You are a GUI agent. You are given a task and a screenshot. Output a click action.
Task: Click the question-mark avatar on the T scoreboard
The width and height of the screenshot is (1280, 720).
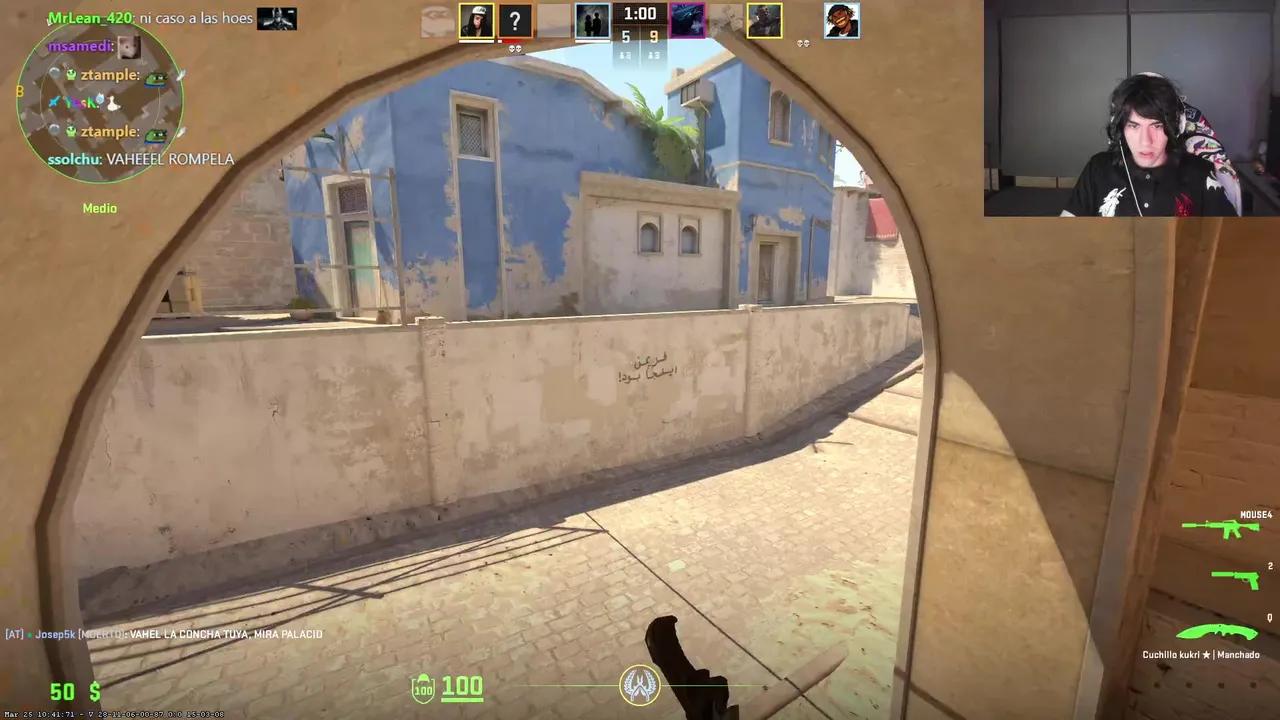tap(515, 19)
